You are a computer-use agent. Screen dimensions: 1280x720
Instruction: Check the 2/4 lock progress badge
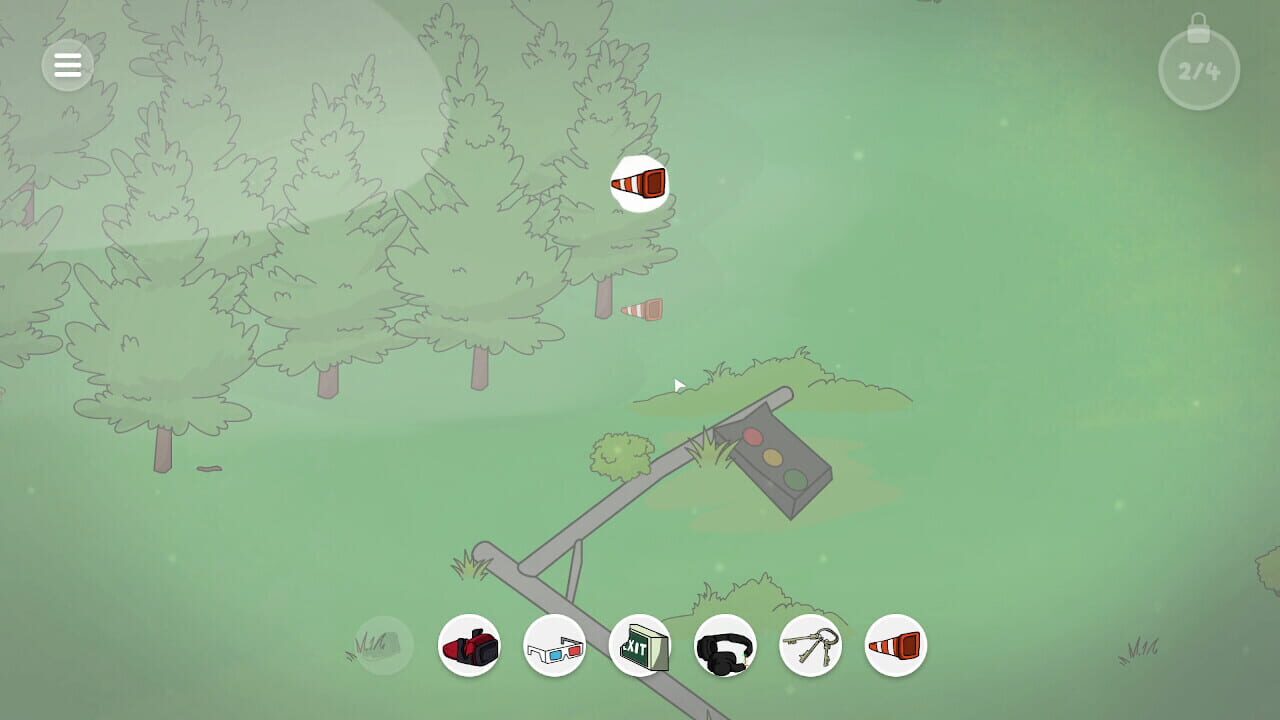coord(1198,68)
